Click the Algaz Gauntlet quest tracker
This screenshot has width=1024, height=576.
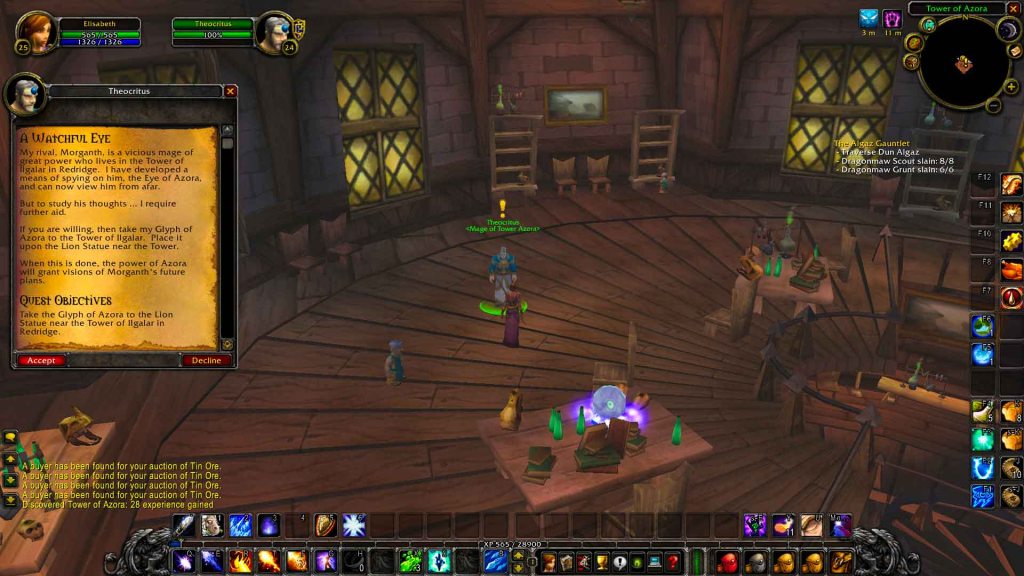click(872, 144)
